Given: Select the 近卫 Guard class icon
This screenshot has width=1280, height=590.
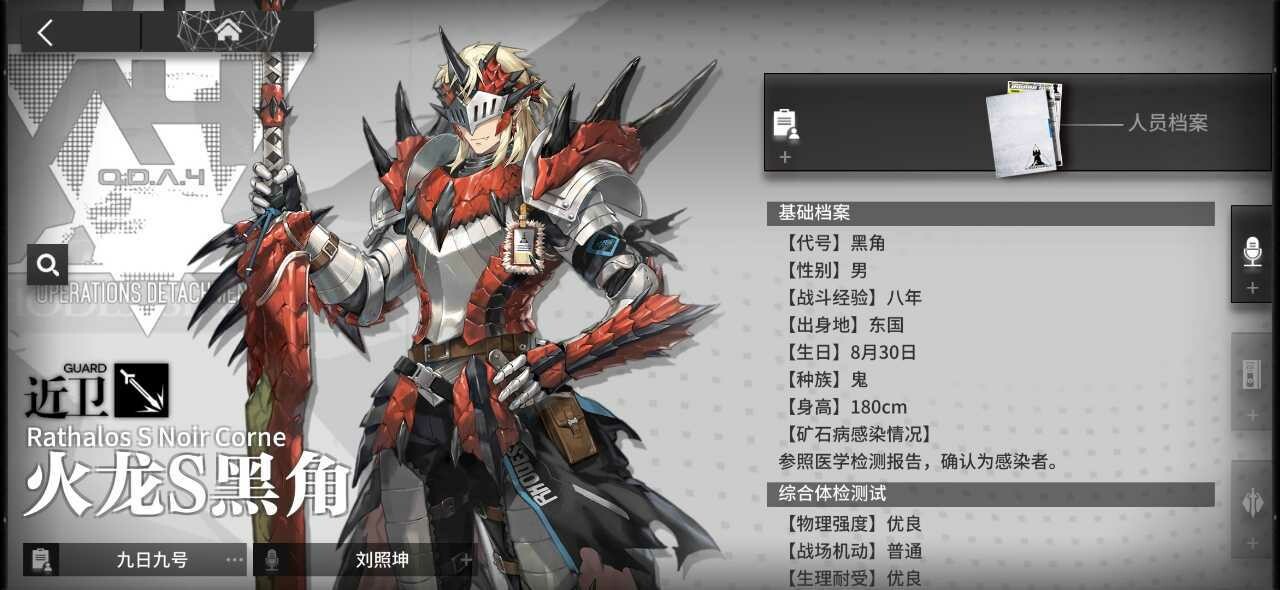Looking at the screenshot, I should coord(141,390).
